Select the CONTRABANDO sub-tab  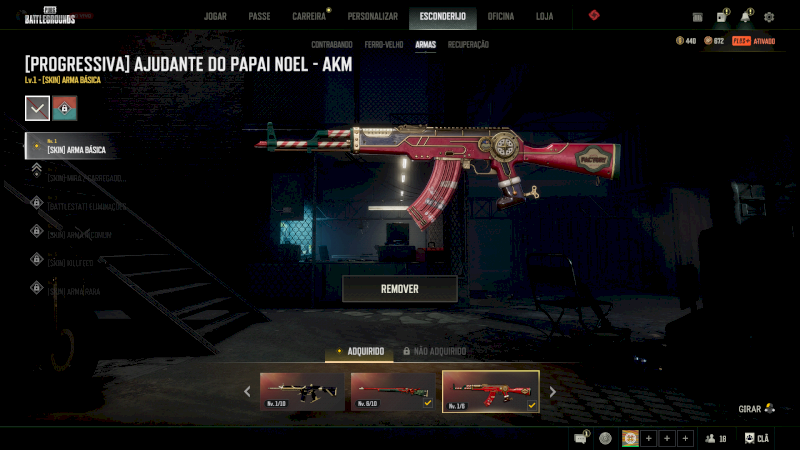click(331, 45)
